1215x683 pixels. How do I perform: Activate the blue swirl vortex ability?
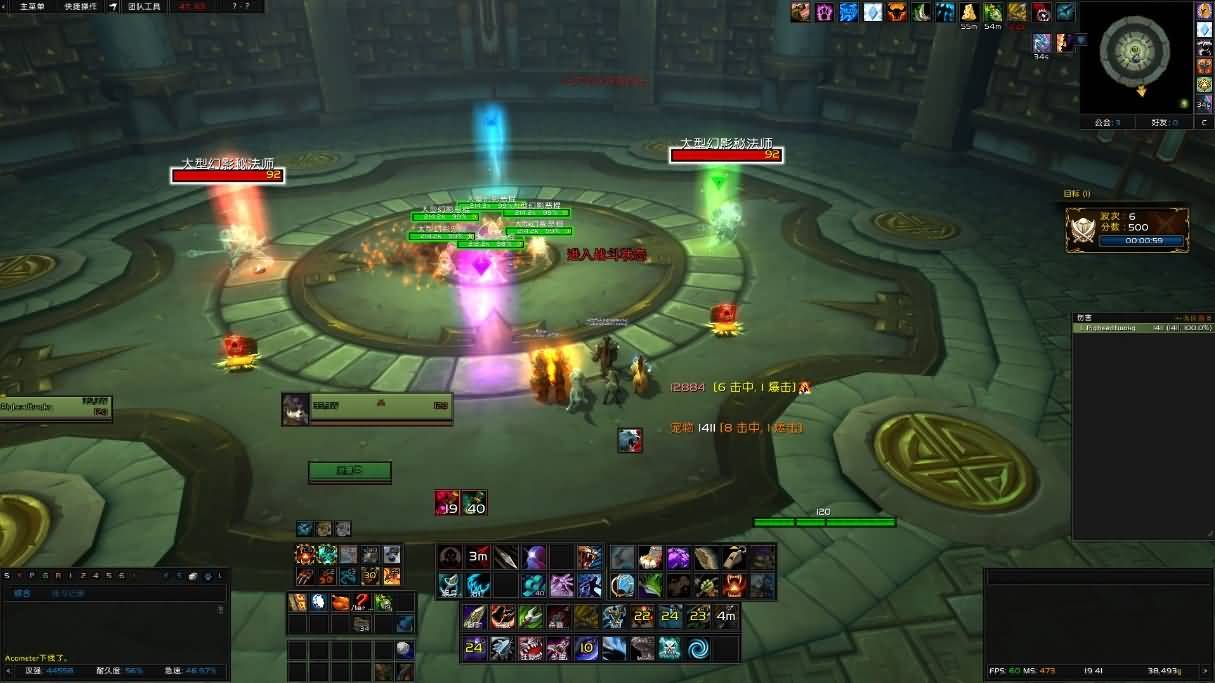tap(697, 648)
